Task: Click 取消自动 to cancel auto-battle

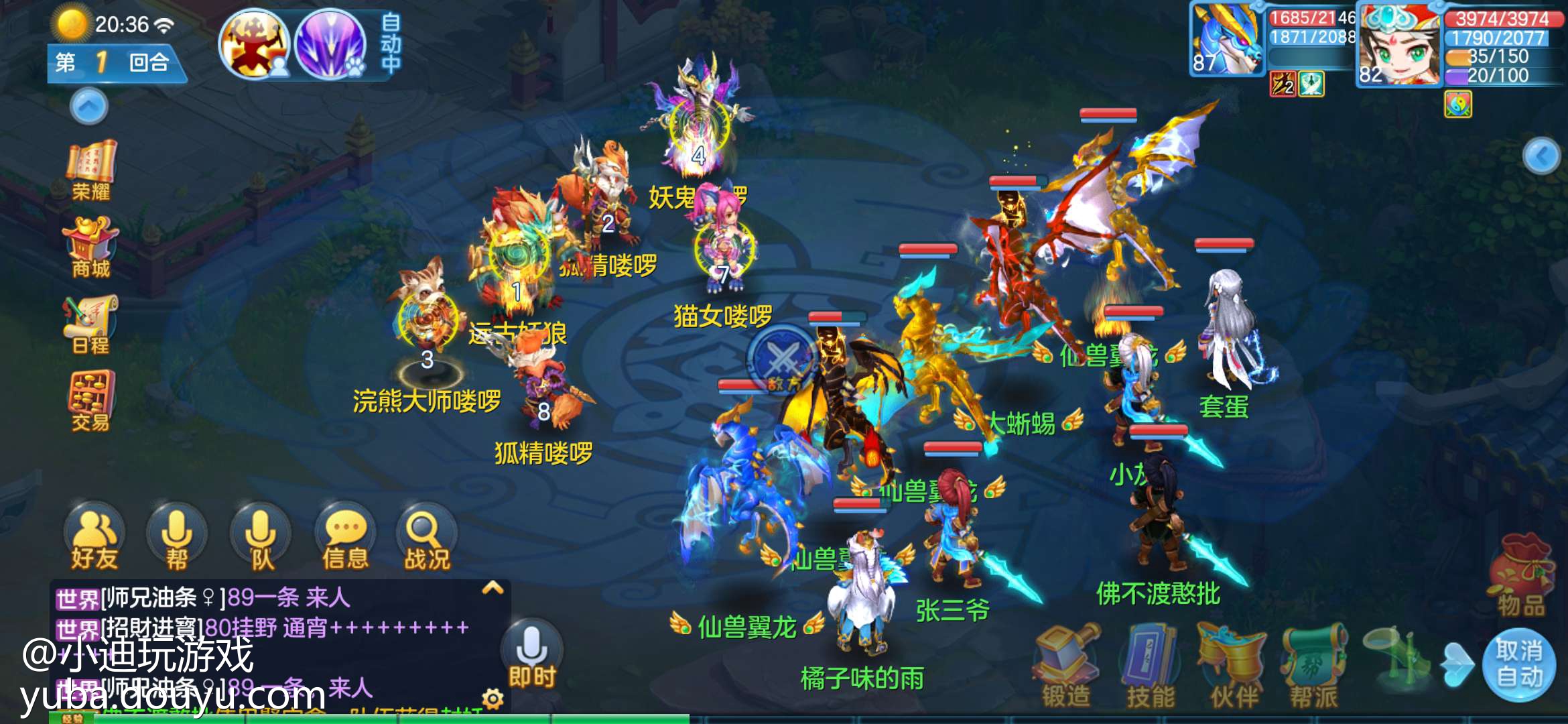Action: tap(1519, 664)
